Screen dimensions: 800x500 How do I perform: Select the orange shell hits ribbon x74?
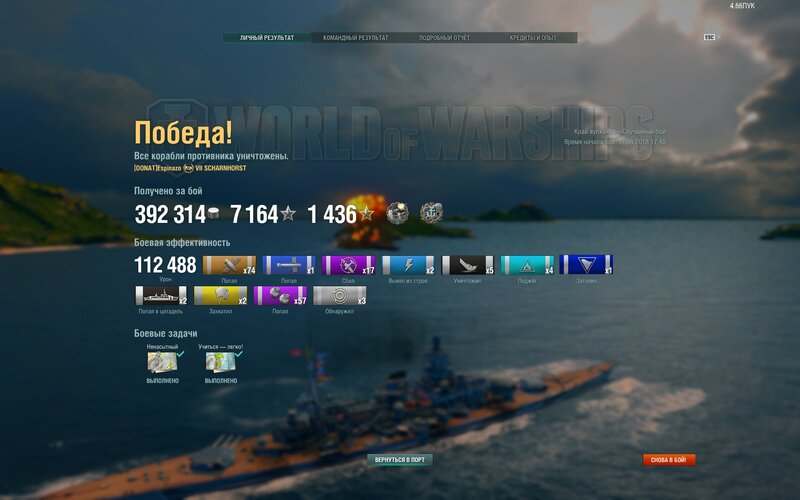[x=229, y=265]
